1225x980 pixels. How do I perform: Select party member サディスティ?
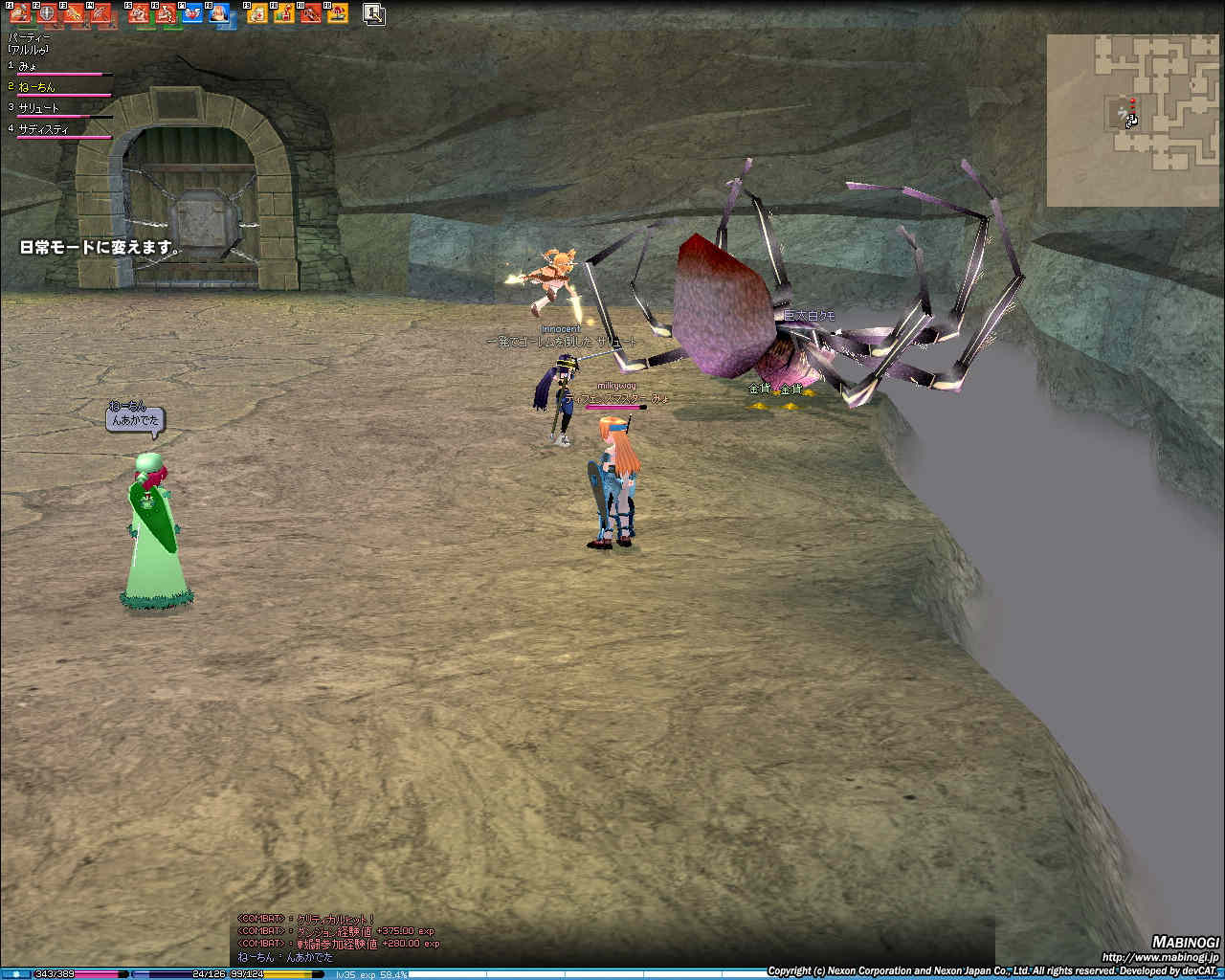coord(44,129)
